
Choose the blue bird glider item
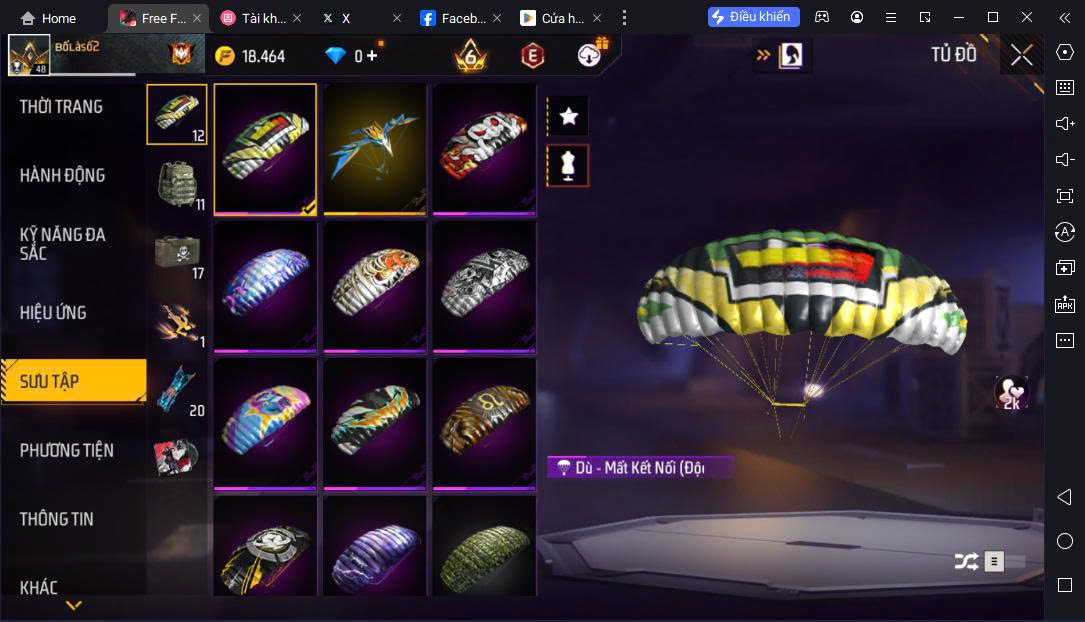pos(375,148)
